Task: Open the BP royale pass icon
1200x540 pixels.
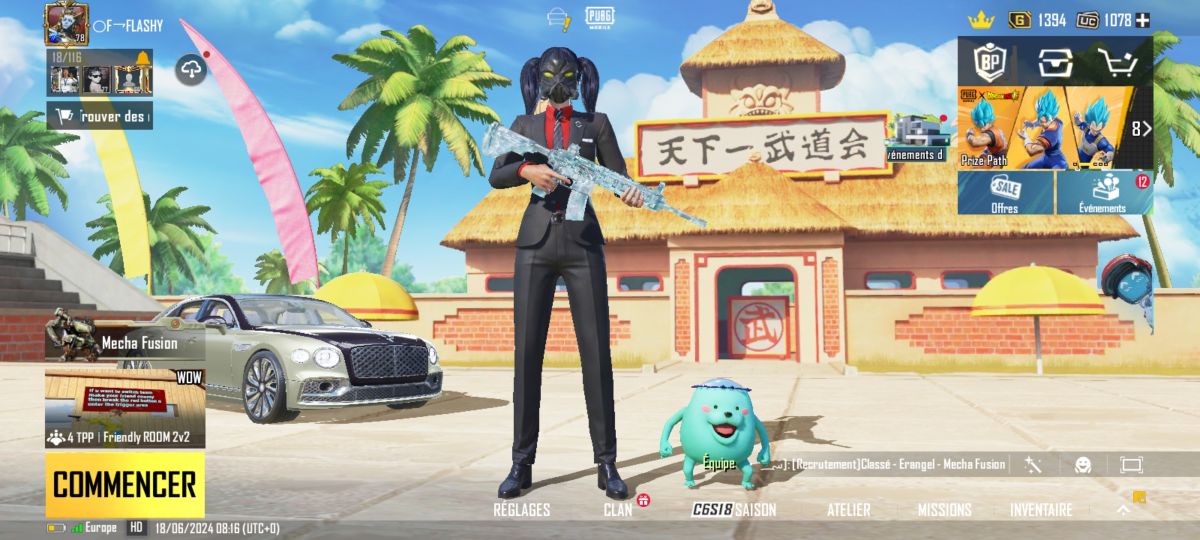Action: pos(988,63)
